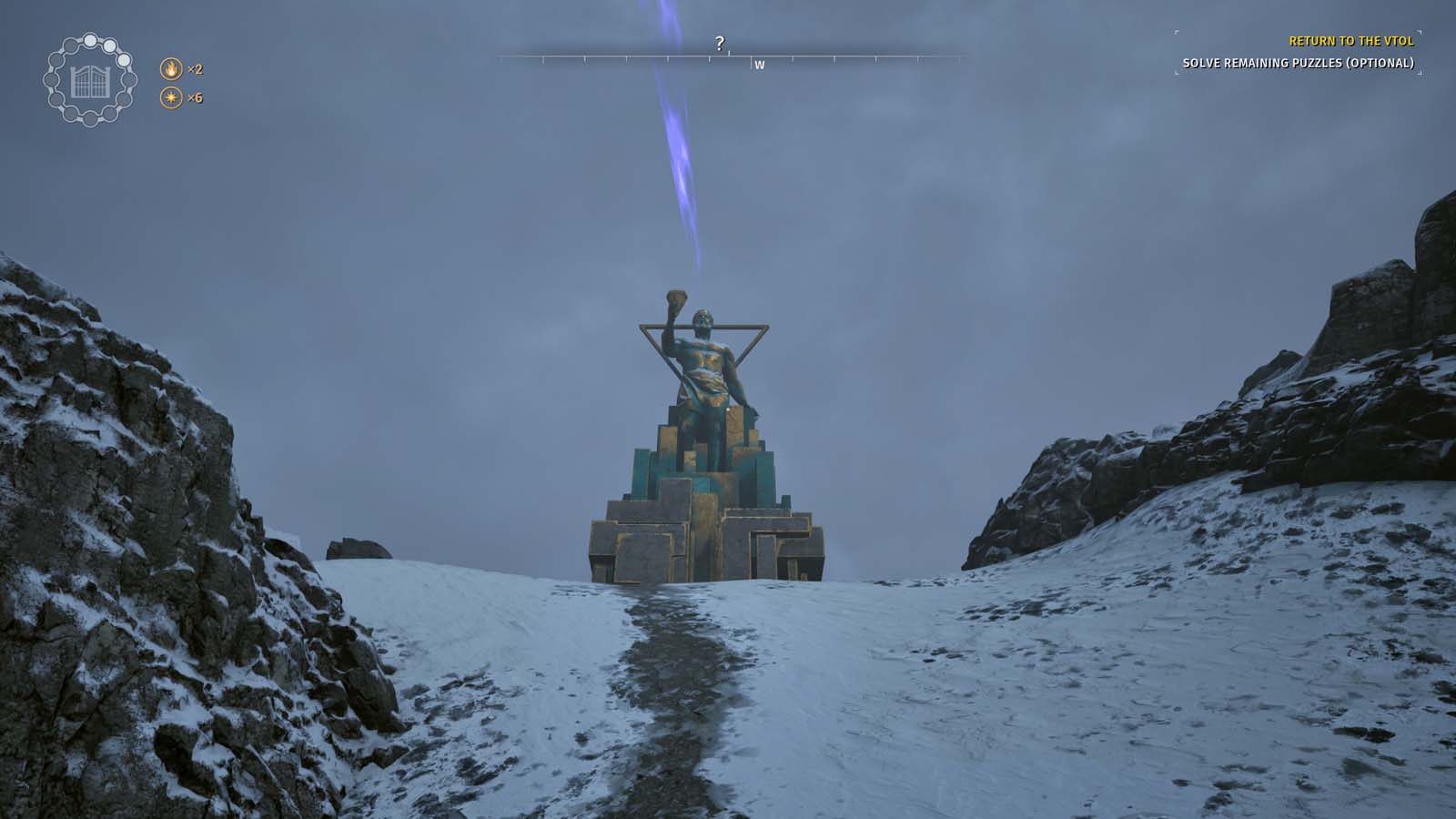Viewport: 1456px width, 819px height.
Task: Select the flame counter icon showing ×2
Action: [x=171, y=67]
